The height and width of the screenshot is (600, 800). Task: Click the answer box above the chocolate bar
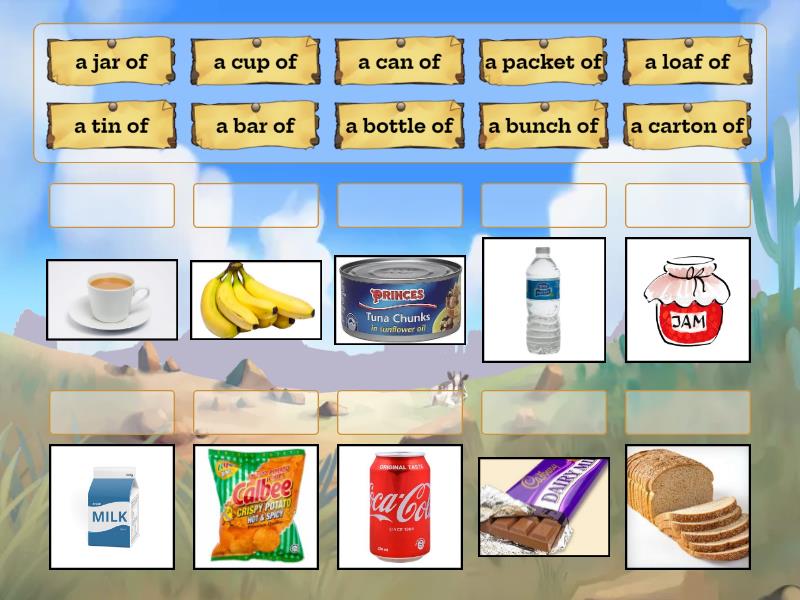543,412
